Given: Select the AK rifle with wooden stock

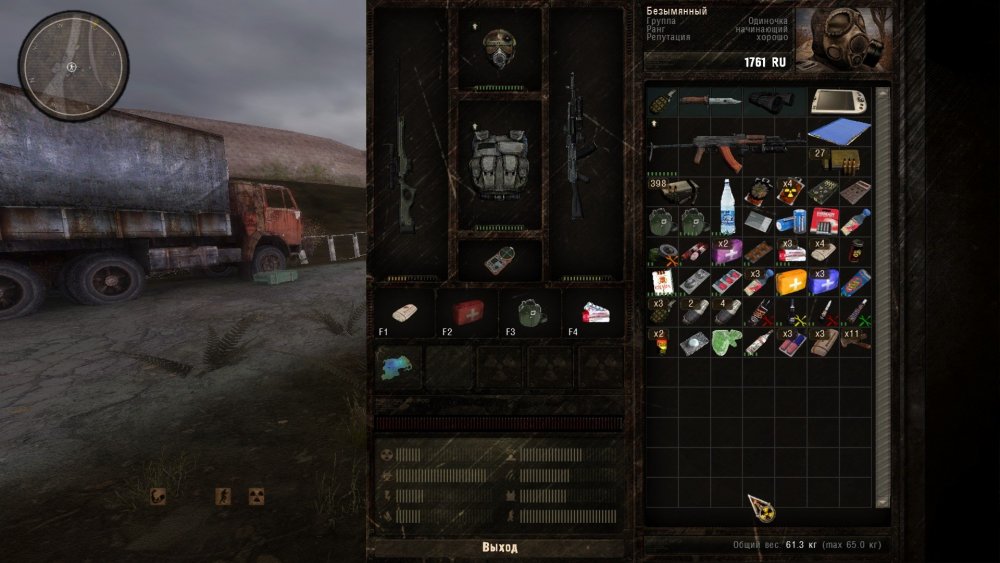Looking at the screenshot, I should pos(725,147).
